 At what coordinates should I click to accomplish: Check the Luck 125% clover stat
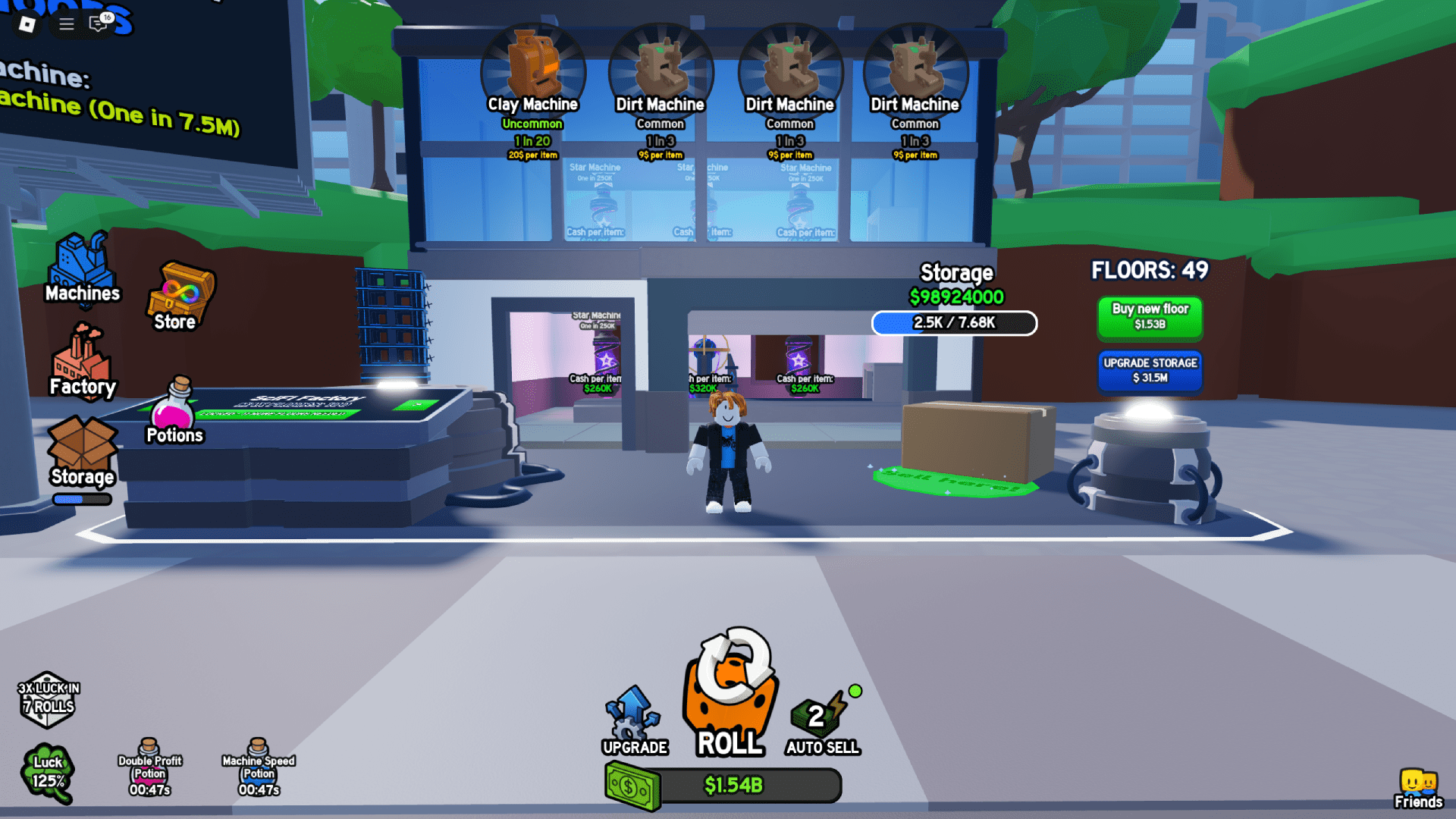tap(47, 771)
